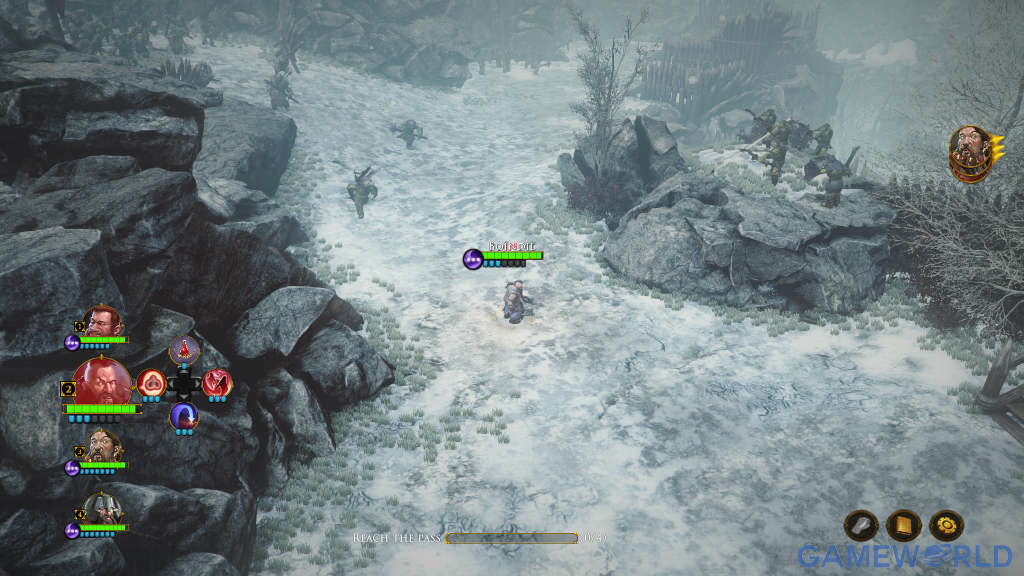Select the first dwarf's party portrait
This screenshot has height=576, width=1024.
[103, 322]
